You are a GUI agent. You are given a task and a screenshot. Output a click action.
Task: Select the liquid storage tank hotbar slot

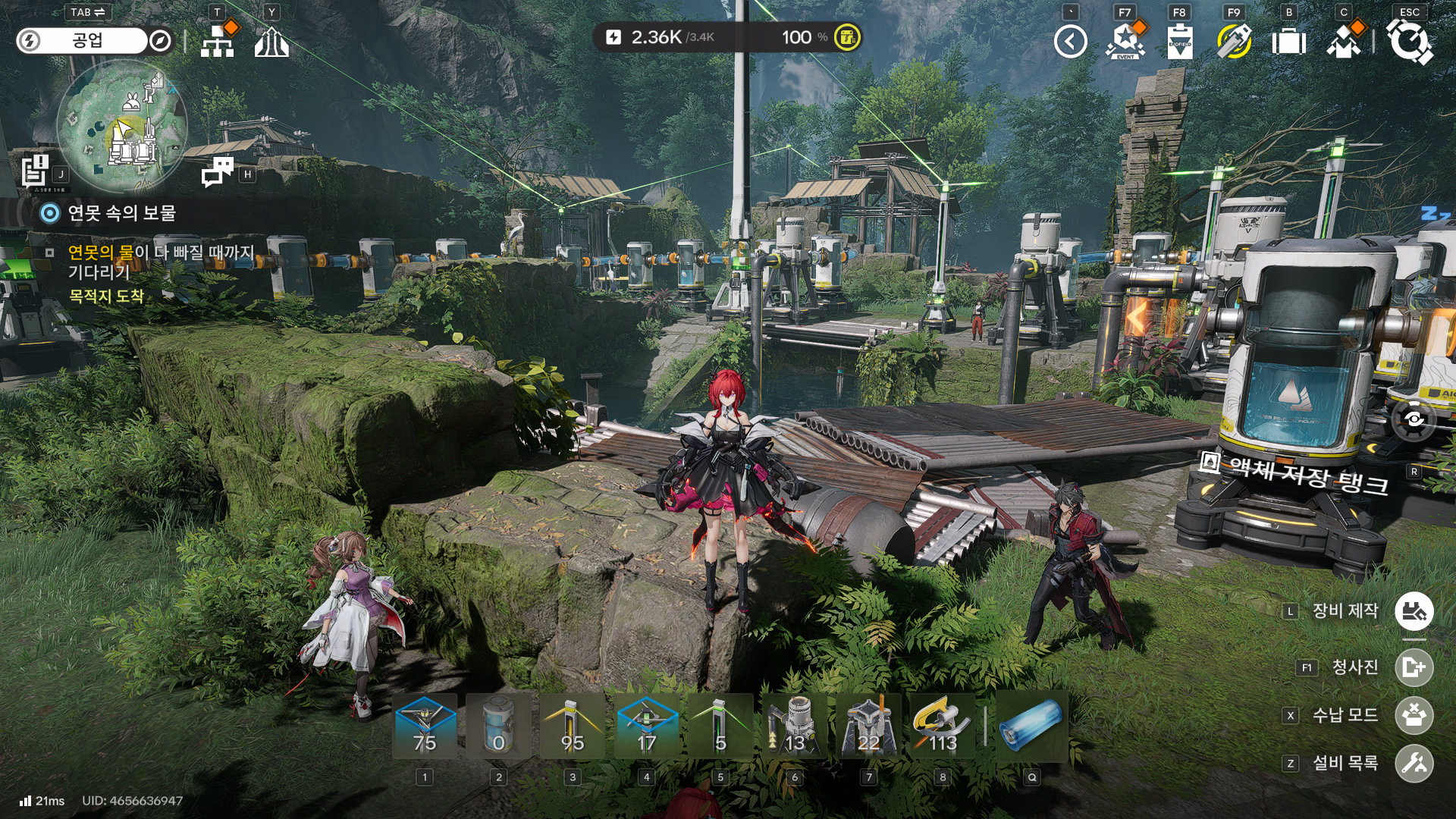(x=498, y=726)
